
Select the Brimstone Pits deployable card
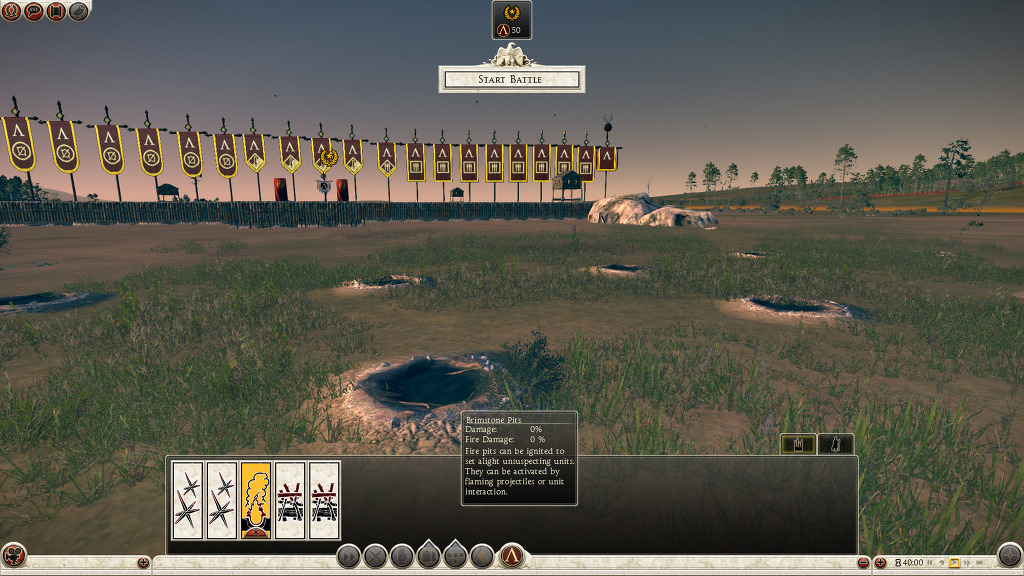coord(256,500)
